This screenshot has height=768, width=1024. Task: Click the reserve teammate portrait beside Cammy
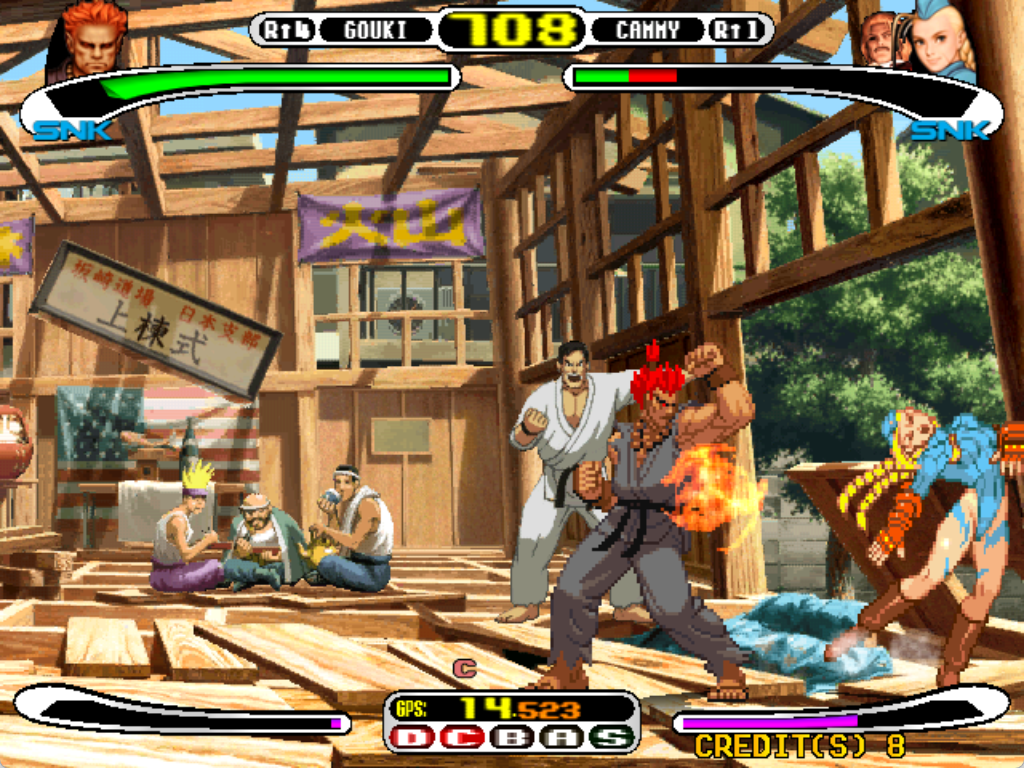(x=878, y=40)
